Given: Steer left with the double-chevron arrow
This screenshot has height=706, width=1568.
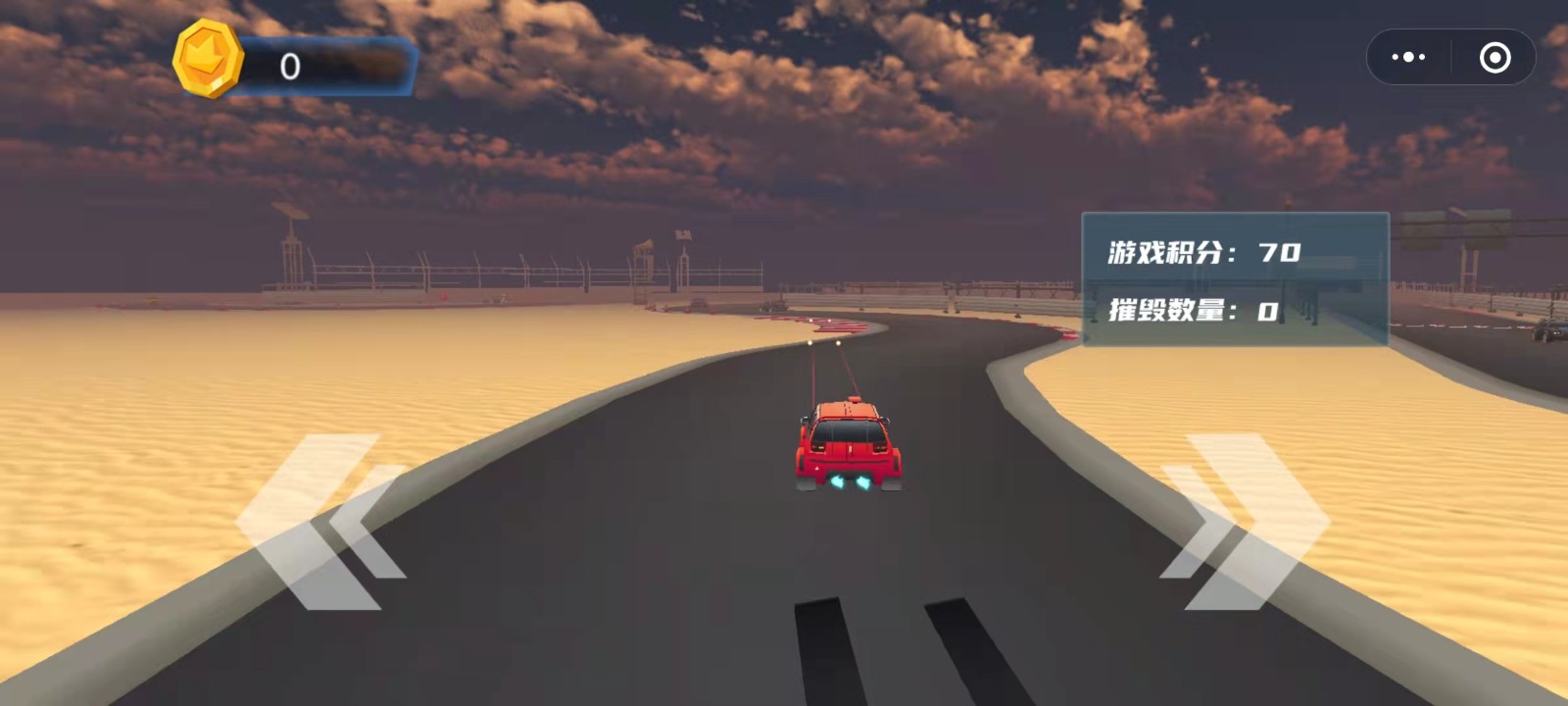Looking at the screenshot, I should point(318,522).
